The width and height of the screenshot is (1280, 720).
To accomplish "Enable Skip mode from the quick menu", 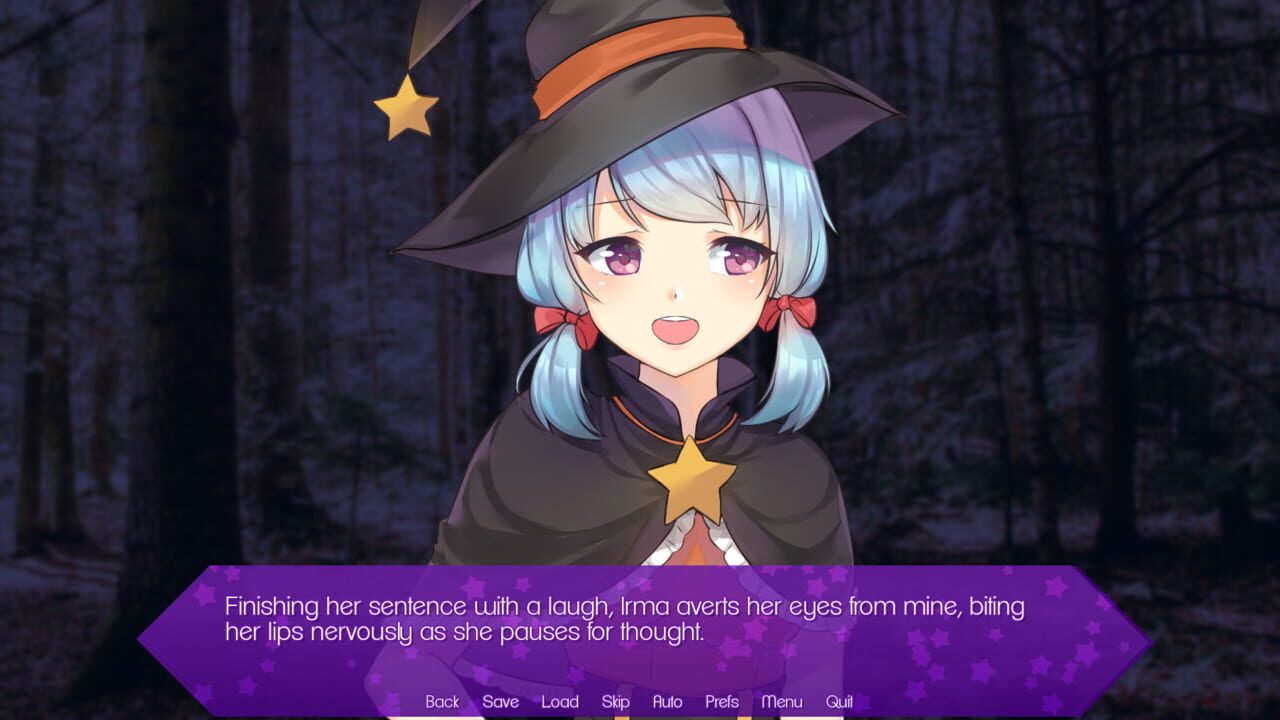I will tap(616, 702).
